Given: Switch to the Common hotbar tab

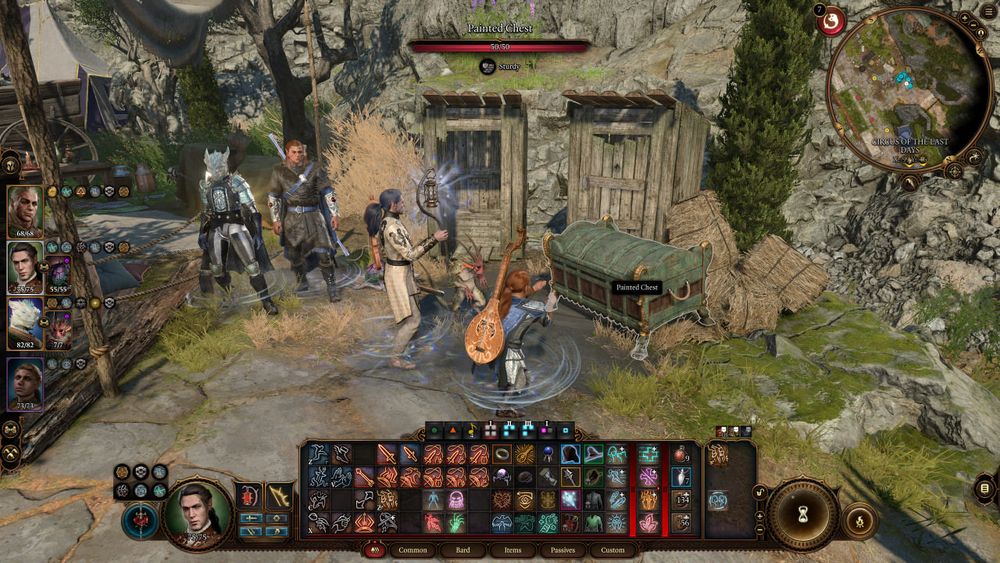Looking at the screenshot, I should [x=412, y=550].
